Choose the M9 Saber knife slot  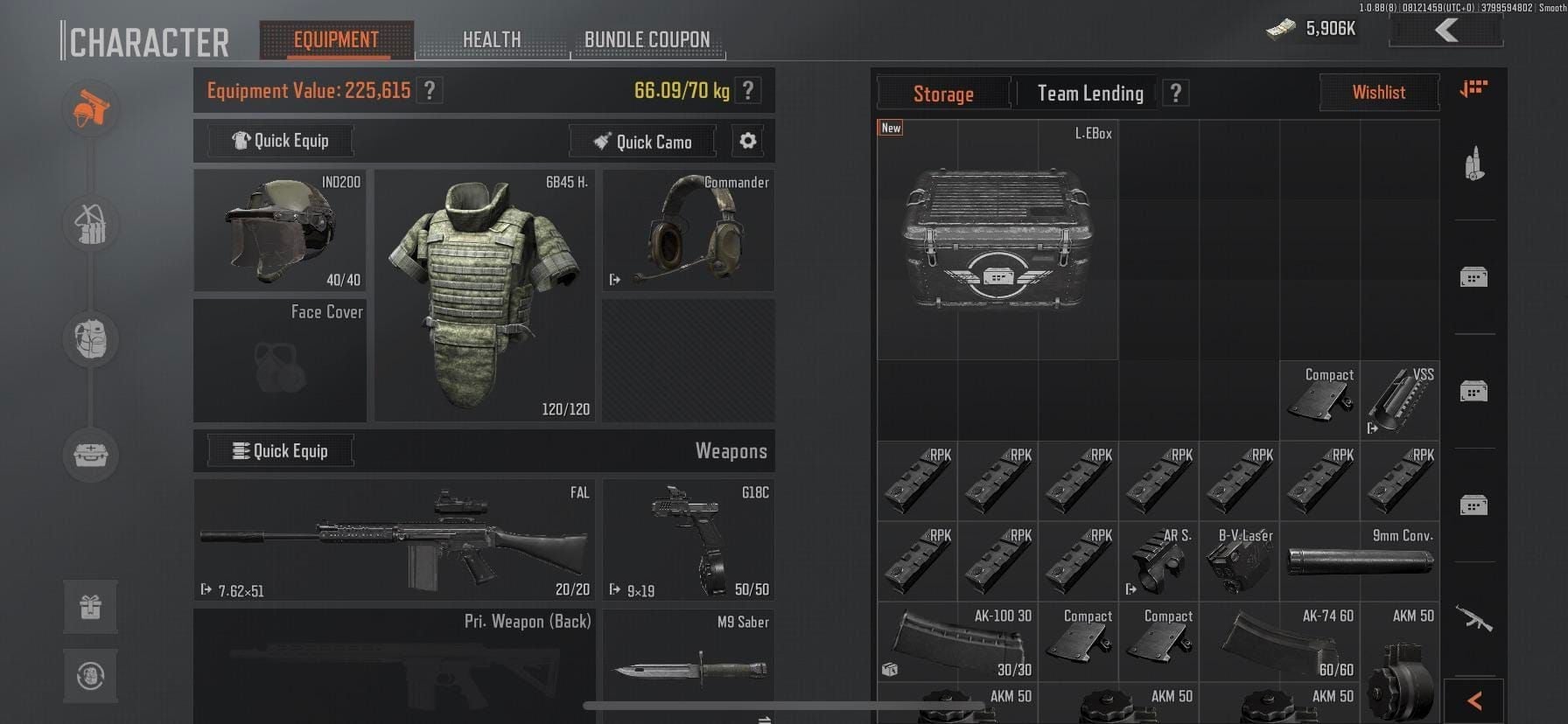tap(688, 666)
